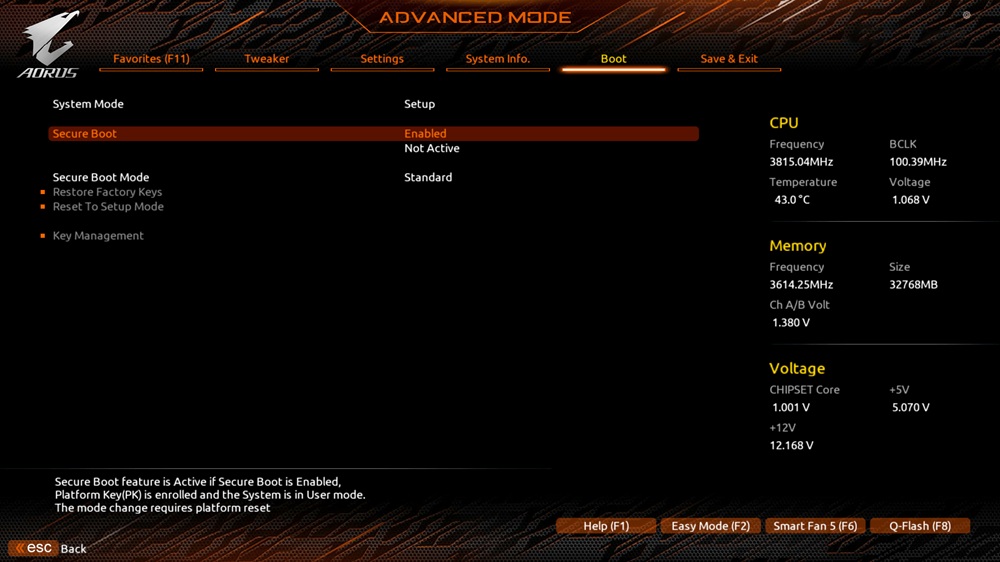Change the Secure Boot Enabled value
The width and height of the screenshot is (1000, 562).
tap(425, 134)
